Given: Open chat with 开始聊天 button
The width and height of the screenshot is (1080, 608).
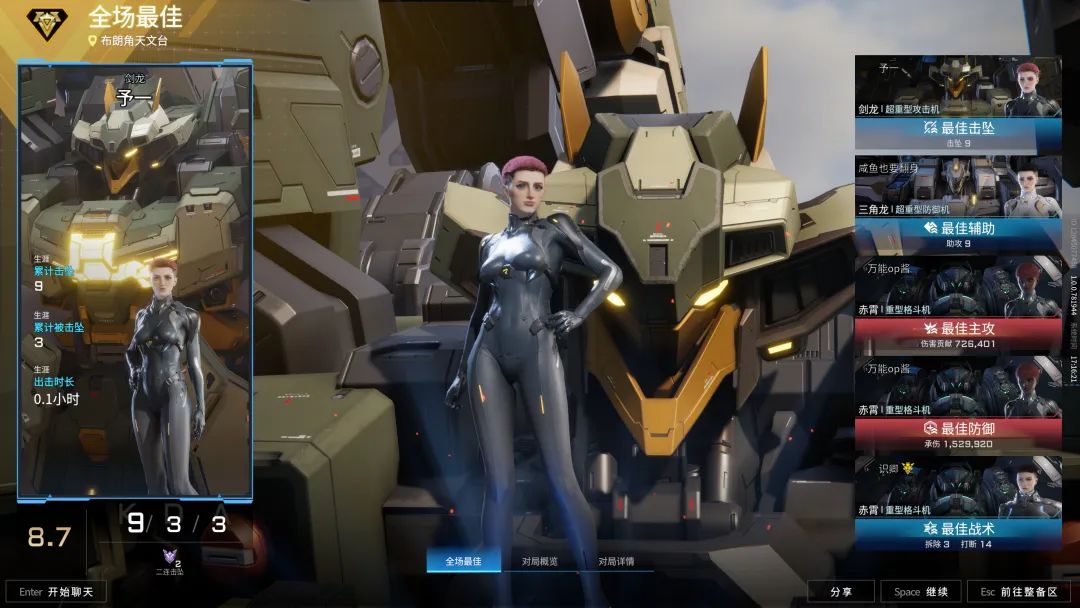Looking at the screenshot, I should [56, 591].
